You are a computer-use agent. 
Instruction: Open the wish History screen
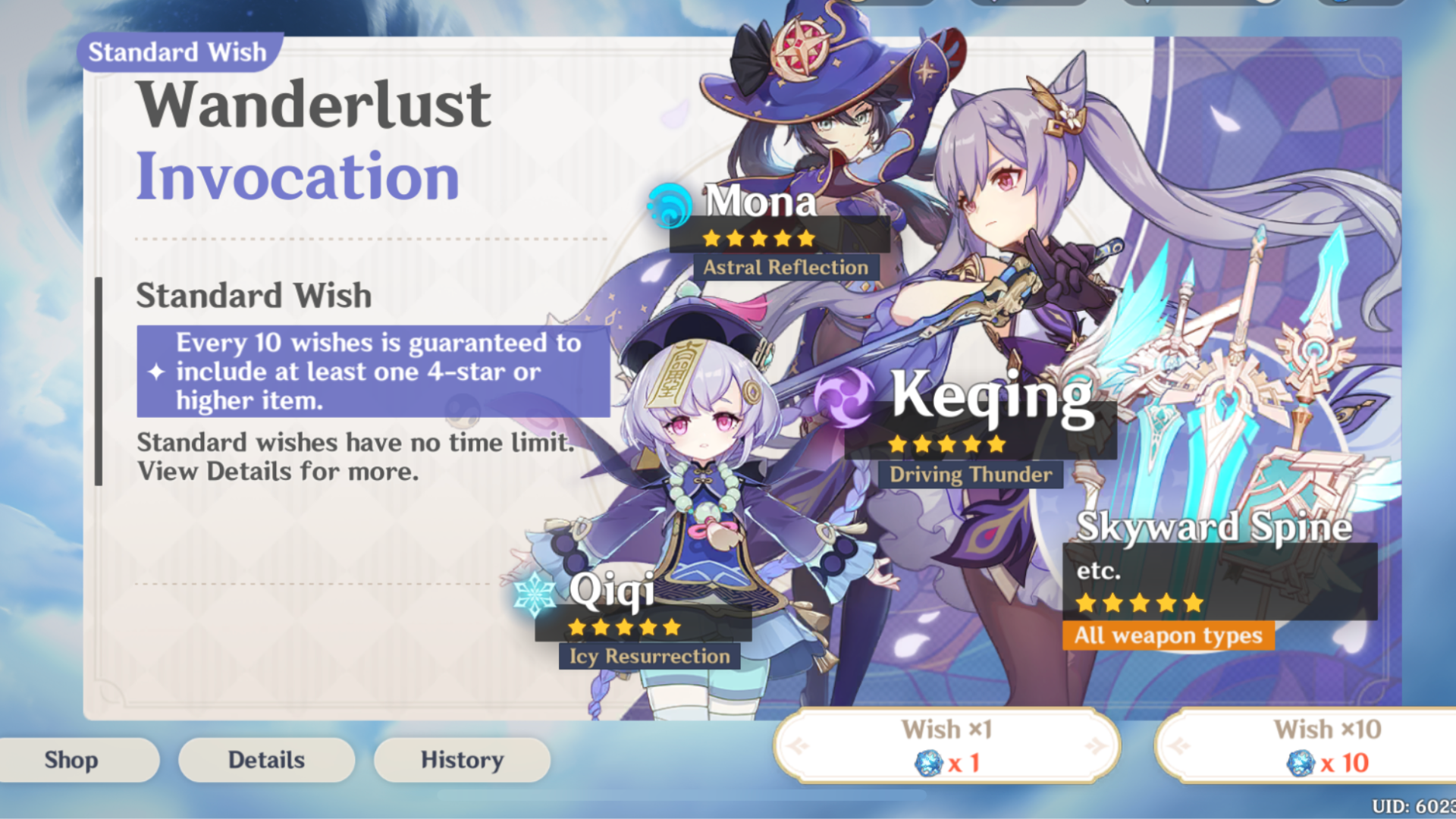(x=461, y=759)
